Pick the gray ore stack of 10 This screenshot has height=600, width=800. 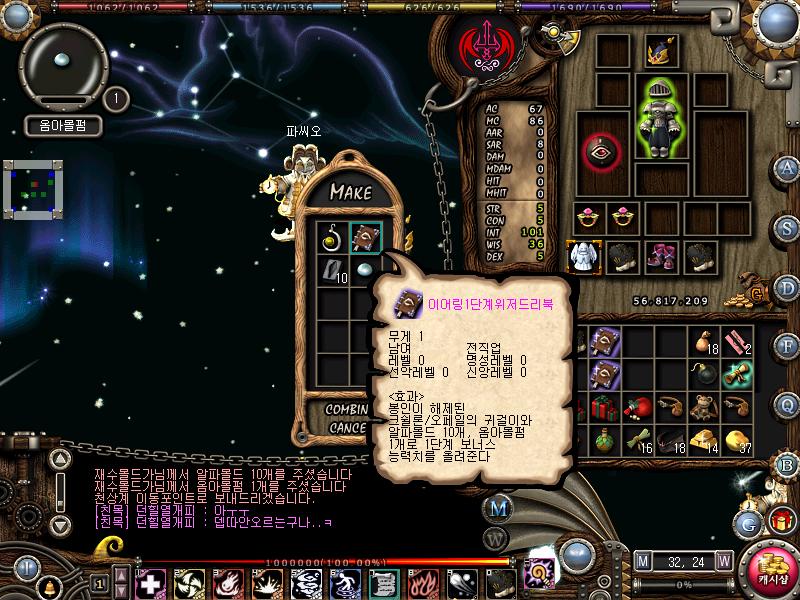[333, 270]
